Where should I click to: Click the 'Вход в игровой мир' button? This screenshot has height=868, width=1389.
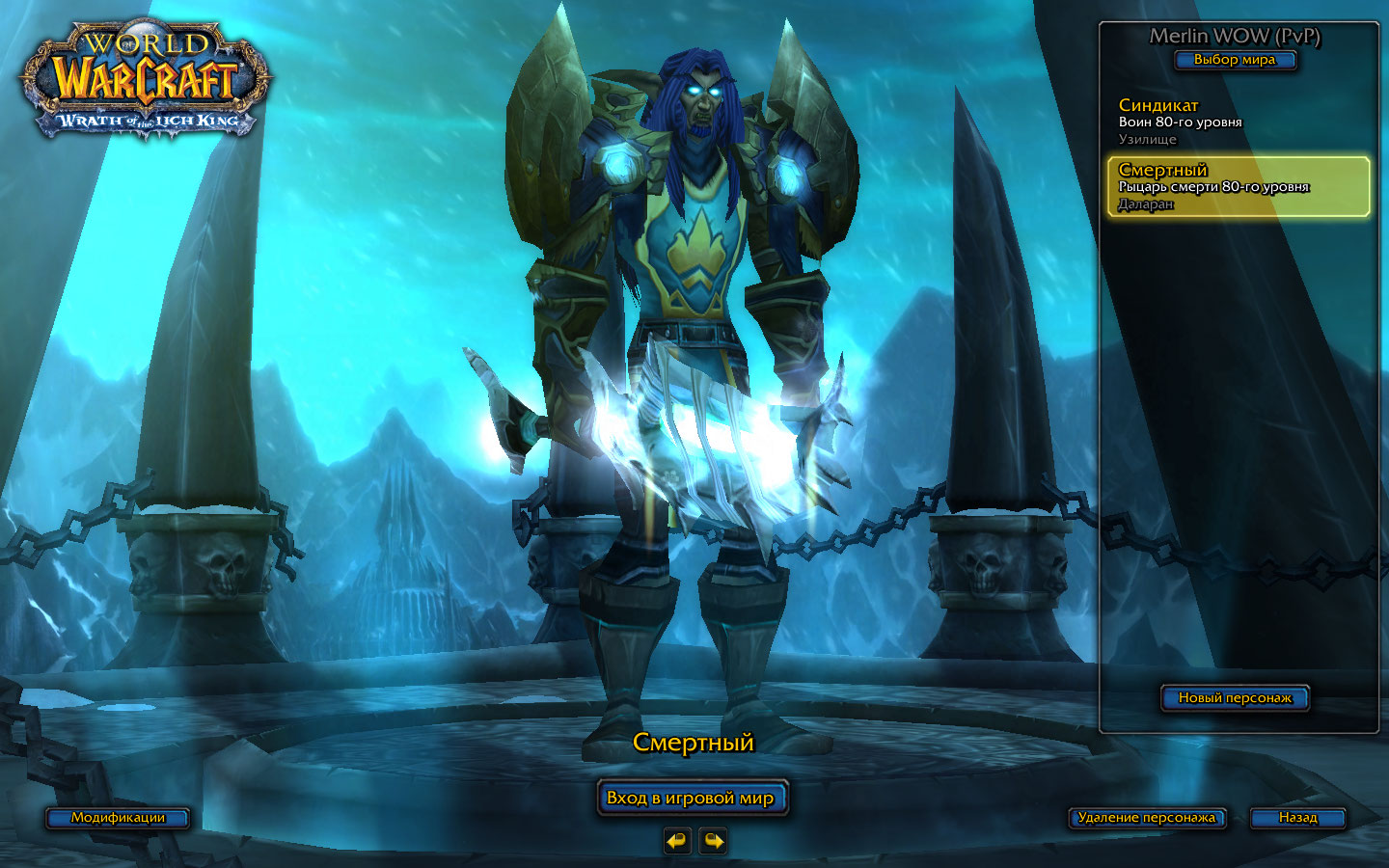(692, 798)
